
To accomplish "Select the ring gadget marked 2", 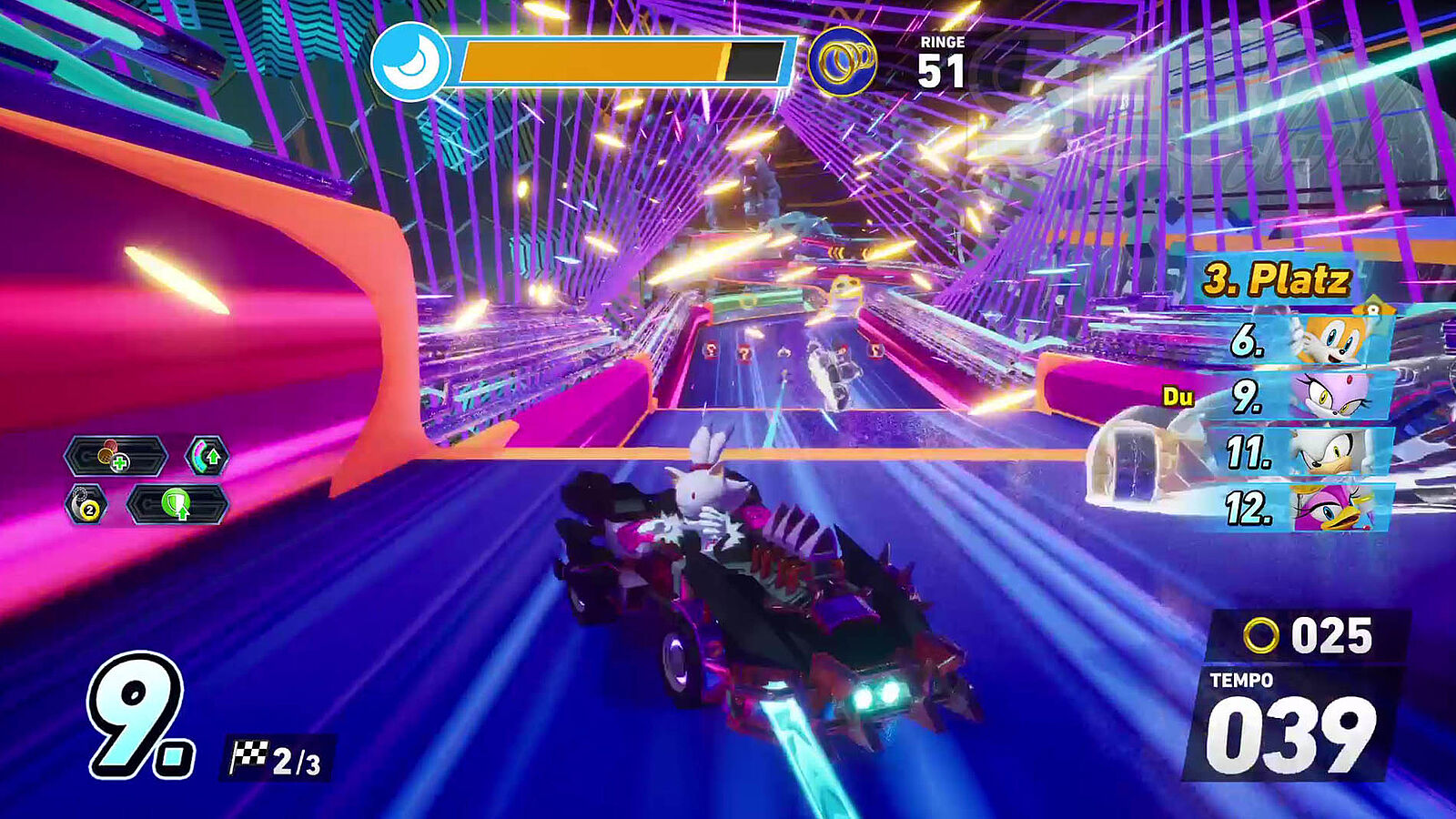I will (87, 505).
